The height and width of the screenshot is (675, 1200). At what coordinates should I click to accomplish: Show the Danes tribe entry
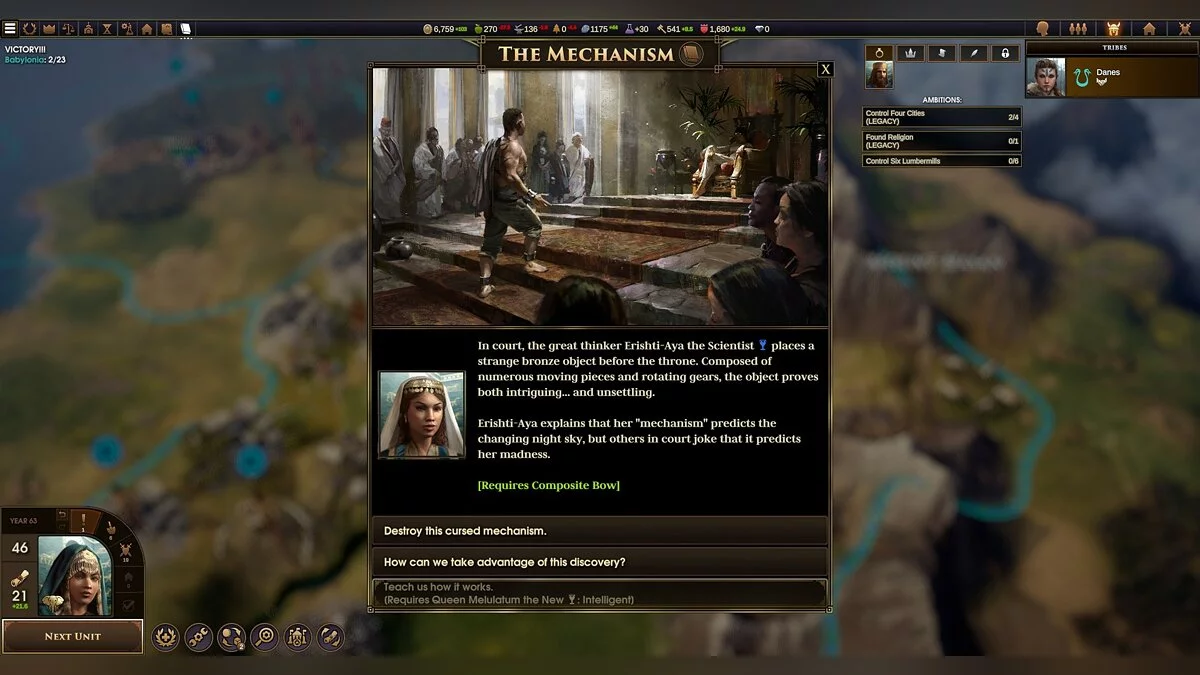(x=1108, y=77)
